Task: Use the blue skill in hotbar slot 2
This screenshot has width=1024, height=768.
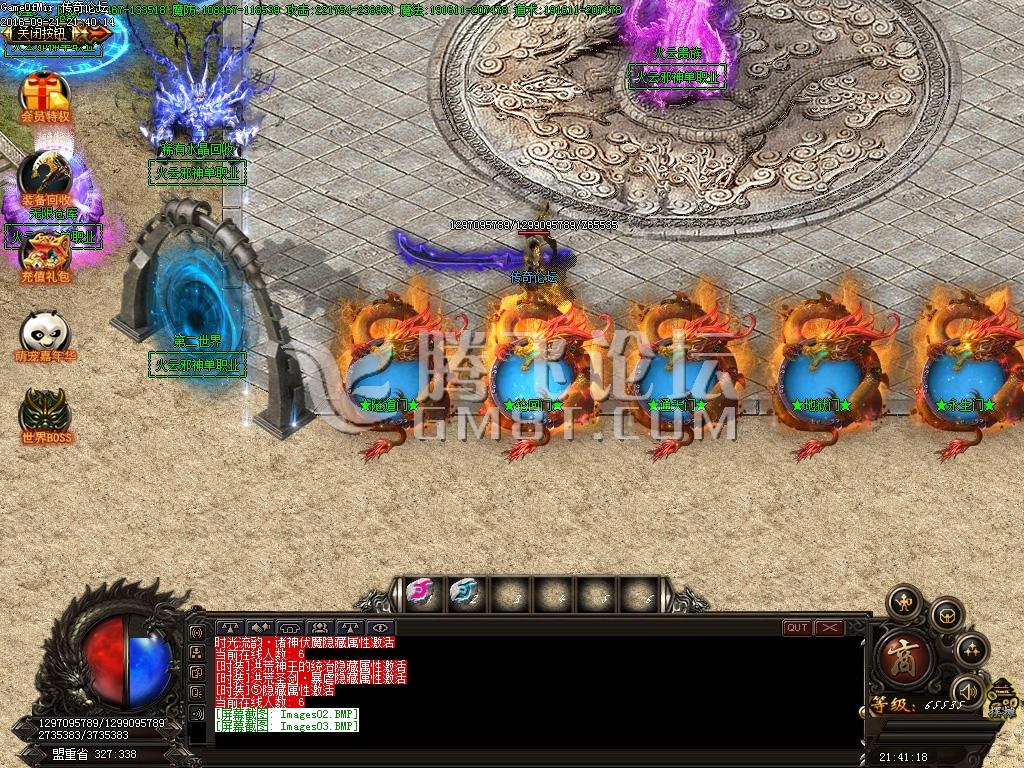Action: pos(463,593)
